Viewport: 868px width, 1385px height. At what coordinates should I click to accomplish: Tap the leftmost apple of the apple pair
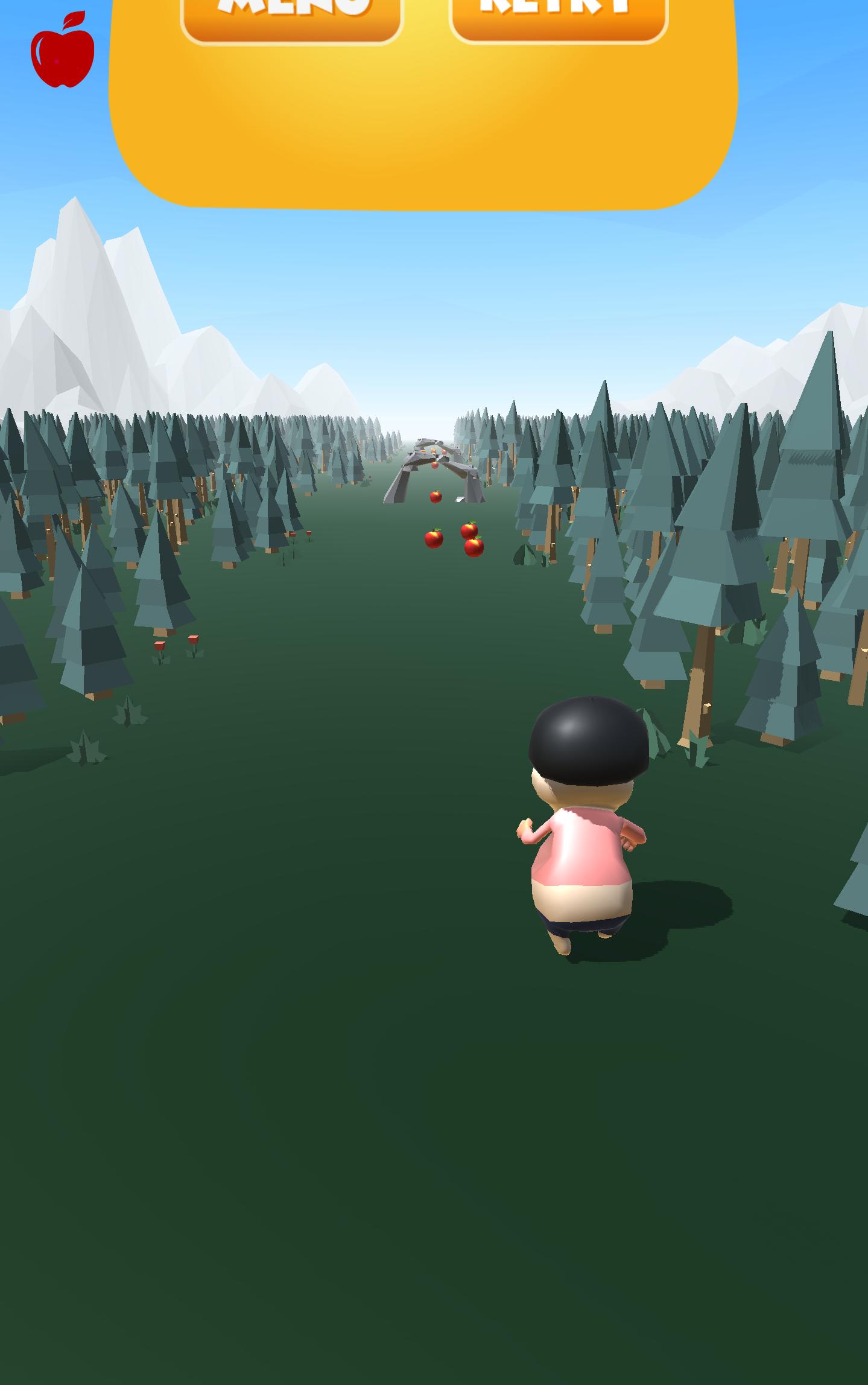pyautogui.click(x=433, y=539)
